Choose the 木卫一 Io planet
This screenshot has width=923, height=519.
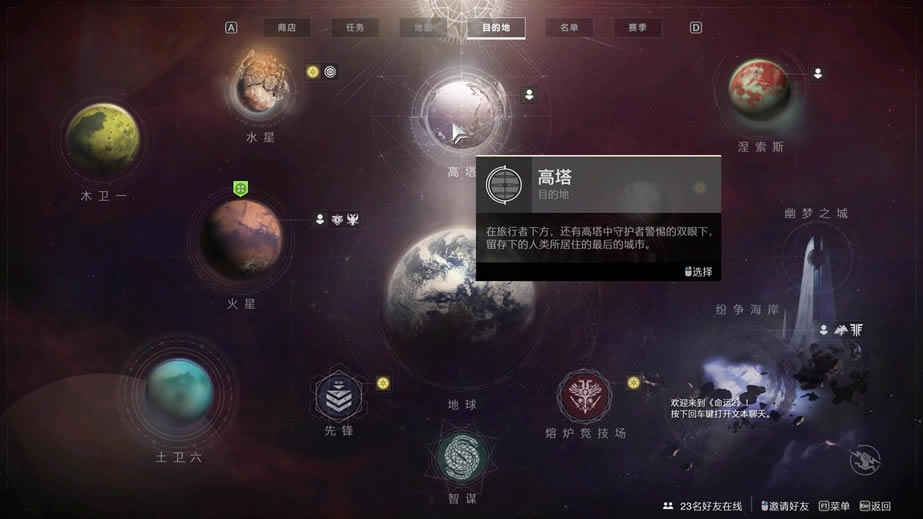[x=103, y=138]
